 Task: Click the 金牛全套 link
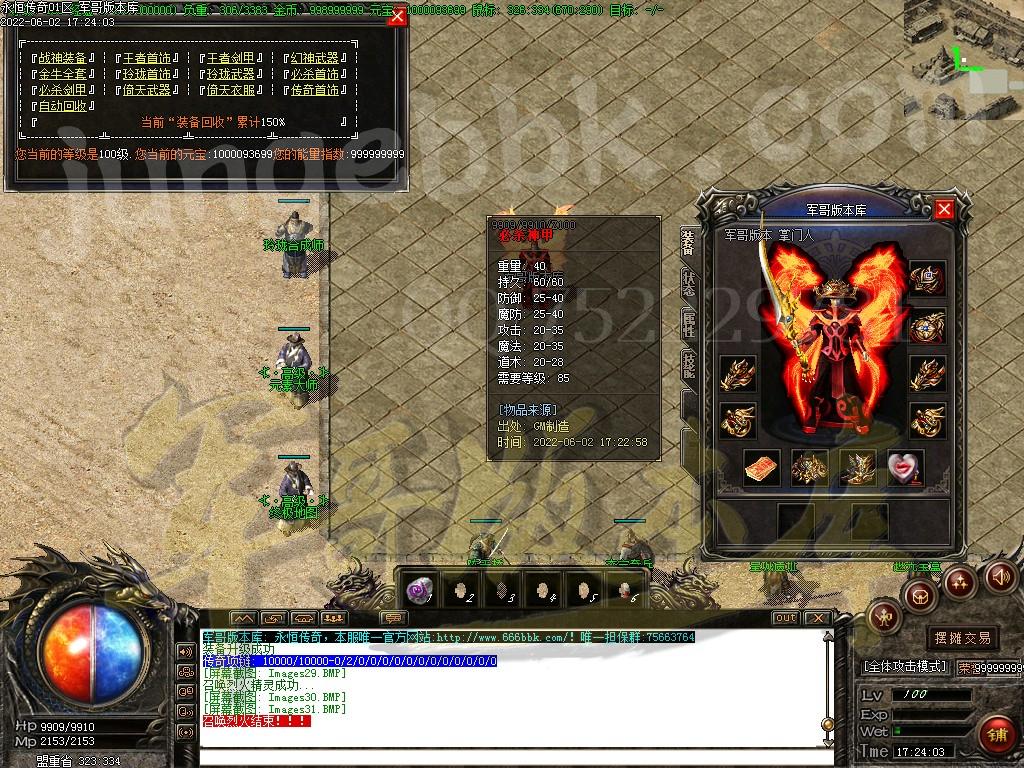pyautogui.click(x=64, y=74)
